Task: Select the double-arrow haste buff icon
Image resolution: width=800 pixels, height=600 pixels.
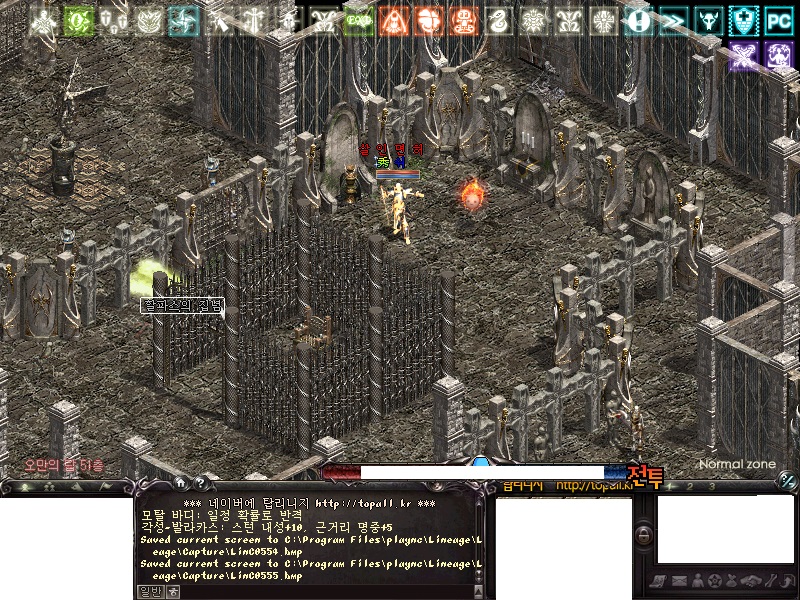Action: click(x=674, y=20)
